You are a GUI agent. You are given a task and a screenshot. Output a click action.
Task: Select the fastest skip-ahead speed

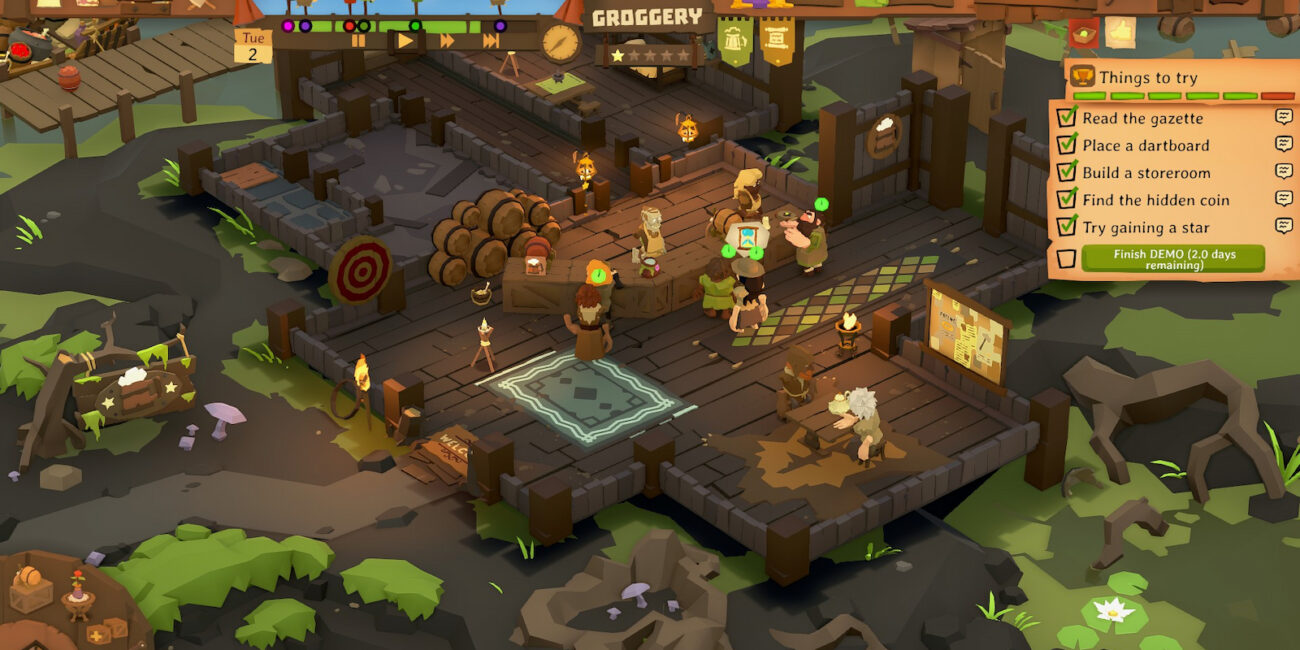click(x=491, y=41)
